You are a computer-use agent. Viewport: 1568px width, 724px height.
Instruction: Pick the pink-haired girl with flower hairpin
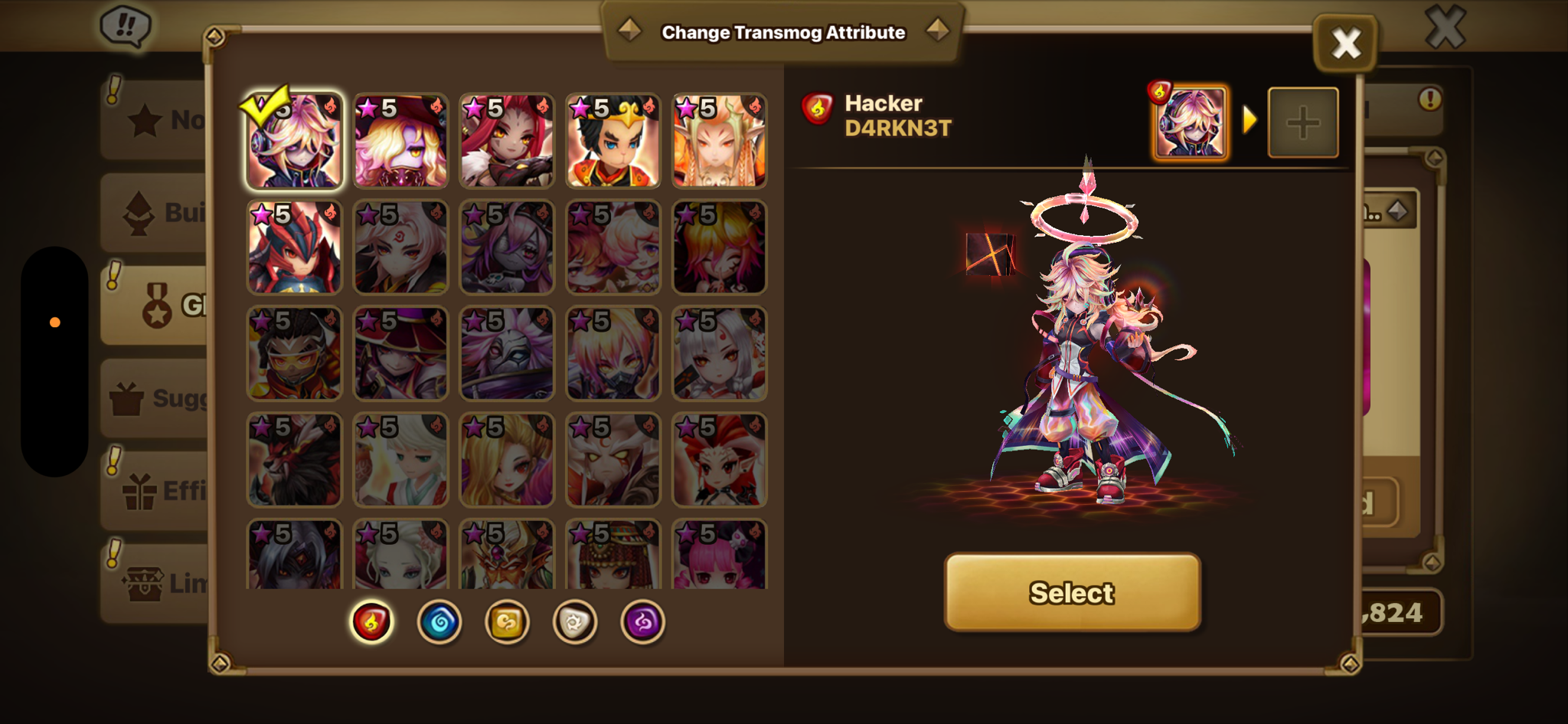click(720, 555)
